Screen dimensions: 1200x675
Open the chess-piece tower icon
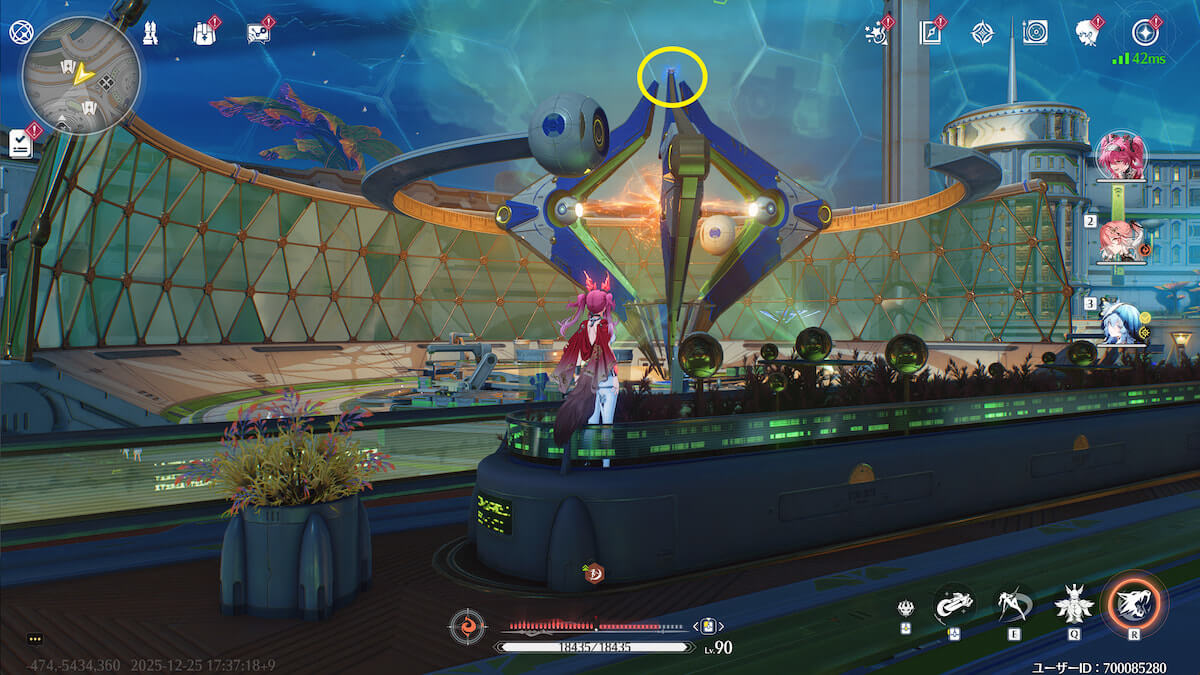point(150,33)
